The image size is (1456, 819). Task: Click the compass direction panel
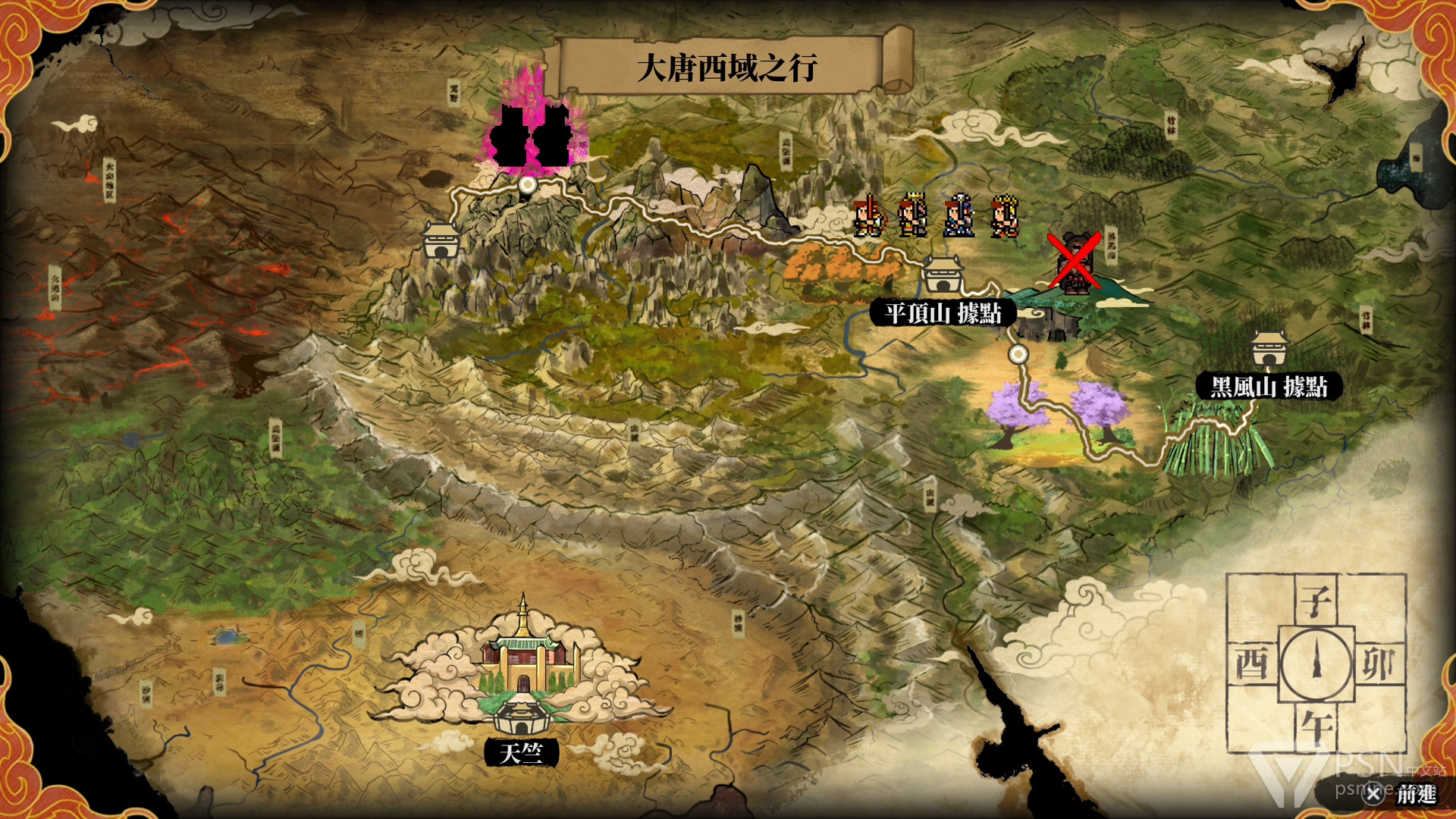pos(1316,664)
